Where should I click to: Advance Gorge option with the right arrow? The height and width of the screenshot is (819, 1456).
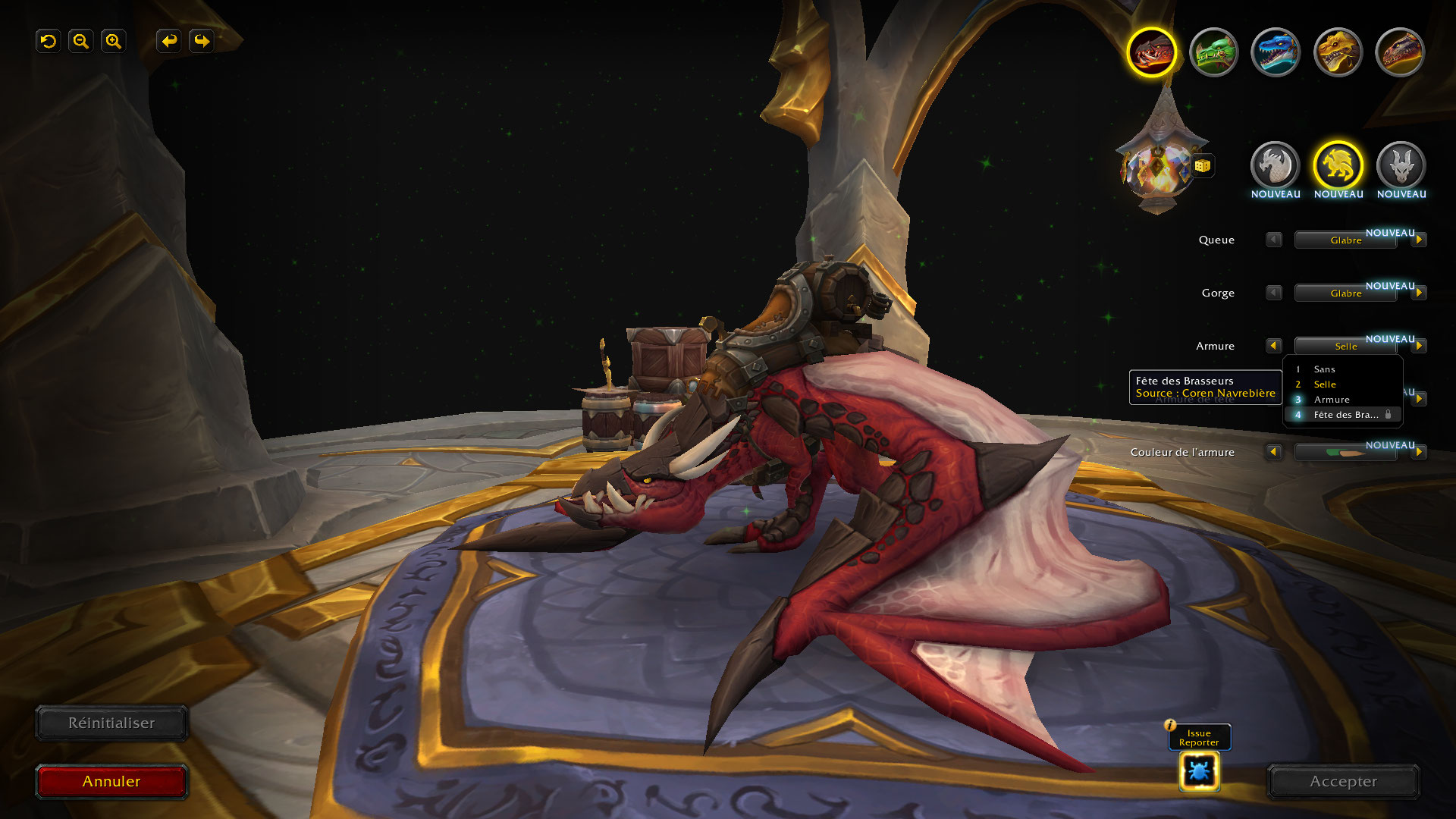coord(1419,293)
